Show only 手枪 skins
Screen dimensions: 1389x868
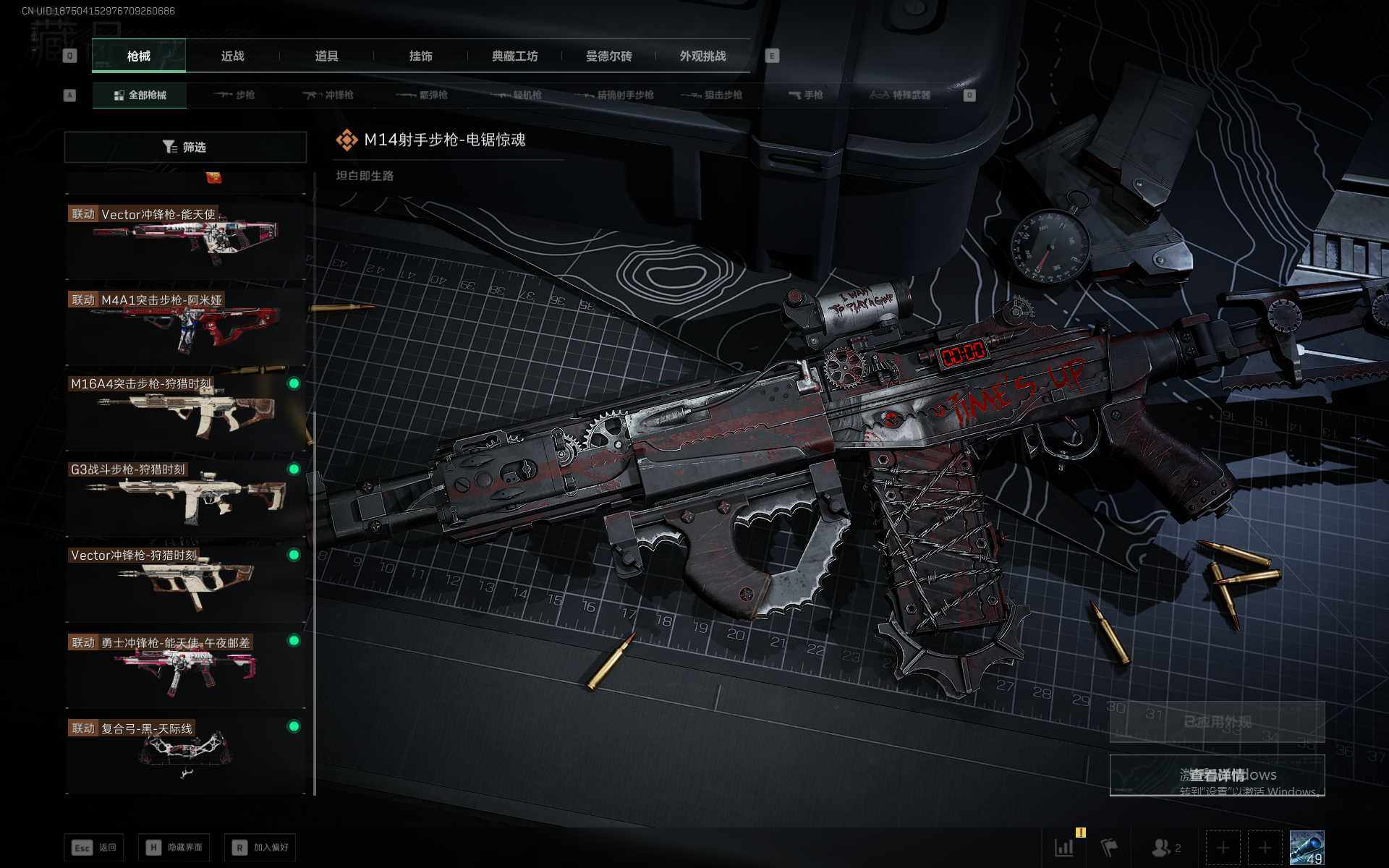[x=806, y=95]
